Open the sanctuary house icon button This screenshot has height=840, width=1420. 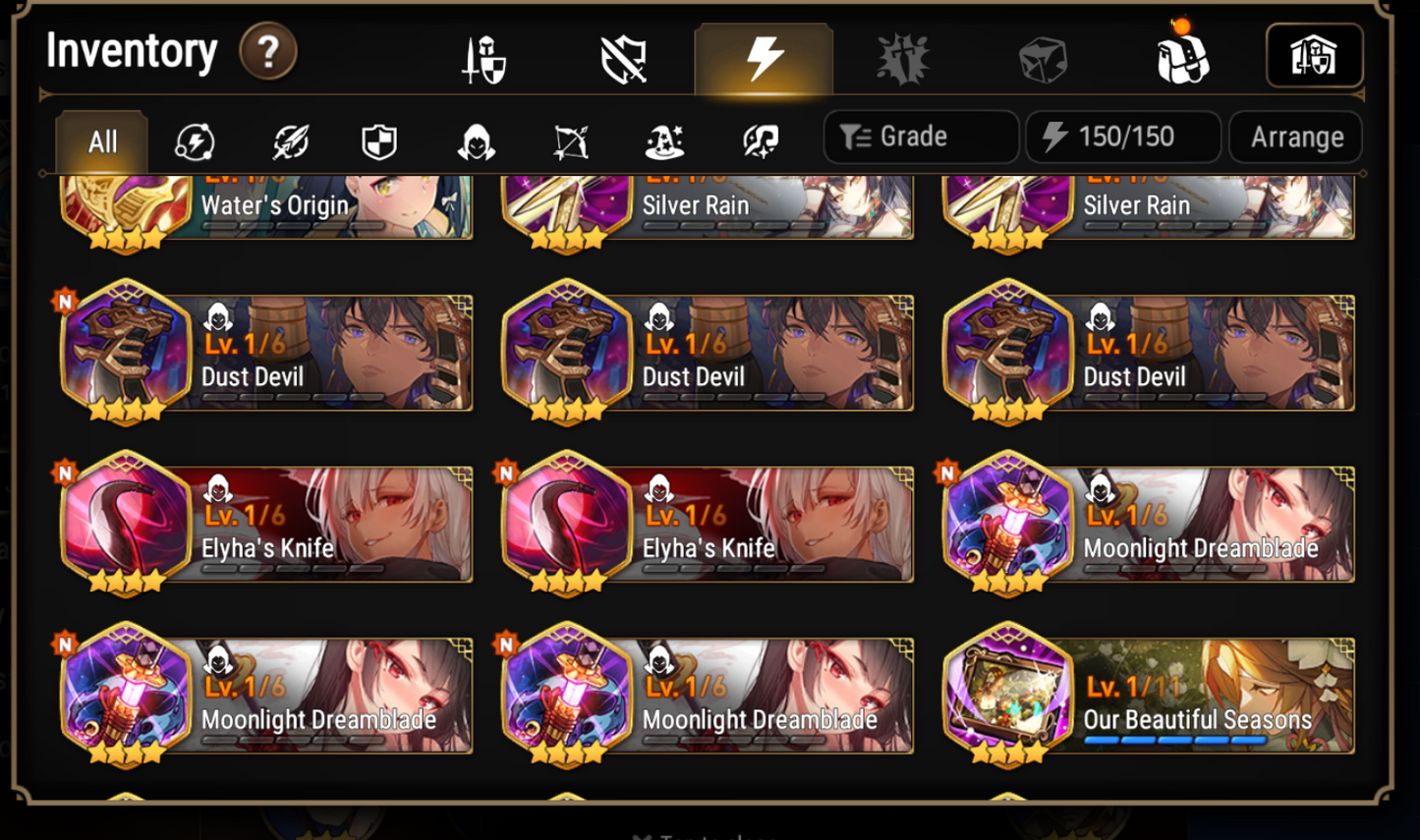tap(1315, 56)
